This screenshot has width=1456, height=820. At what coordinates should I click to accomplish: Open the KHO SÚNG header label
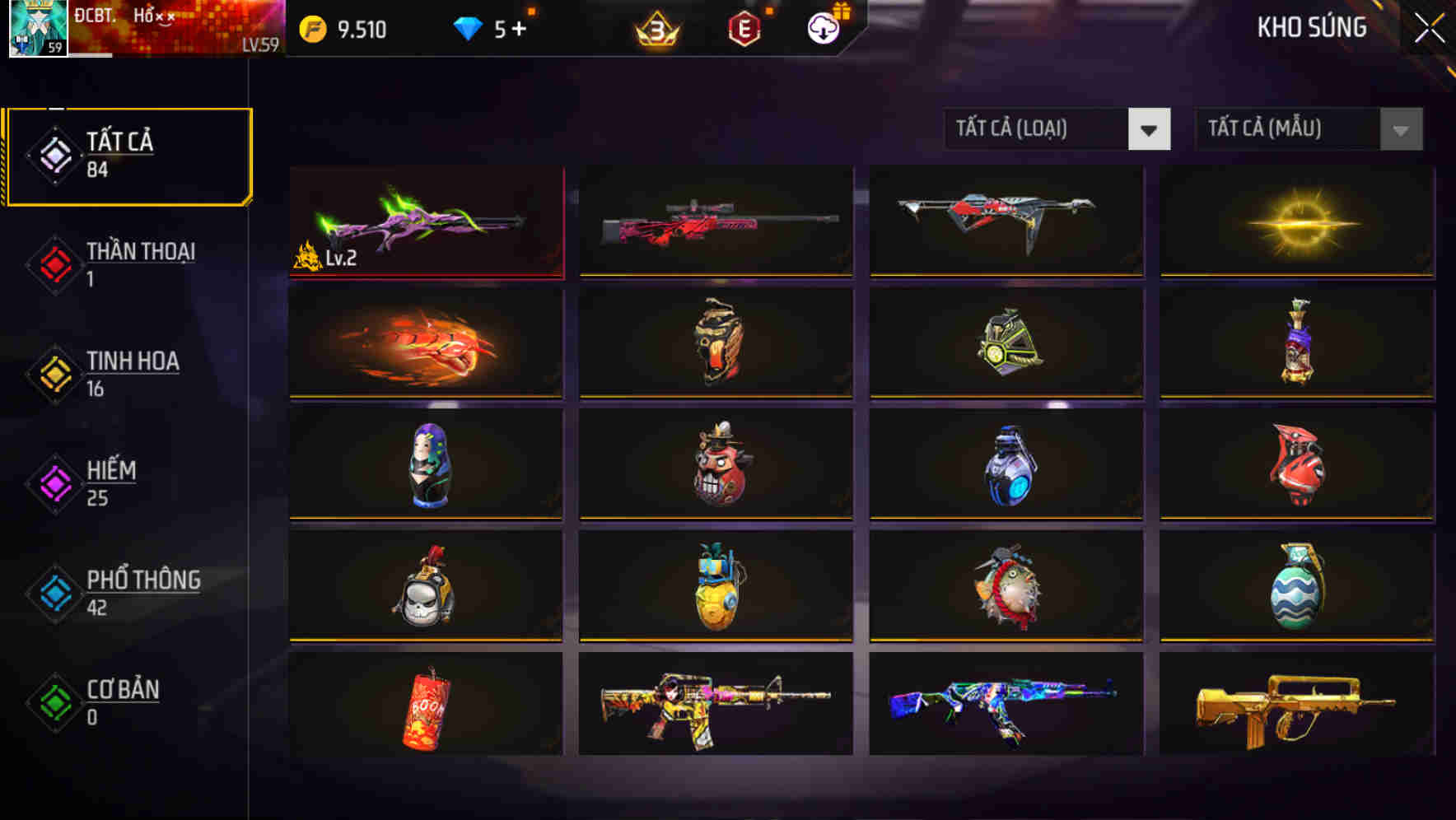coord(1311,27)
